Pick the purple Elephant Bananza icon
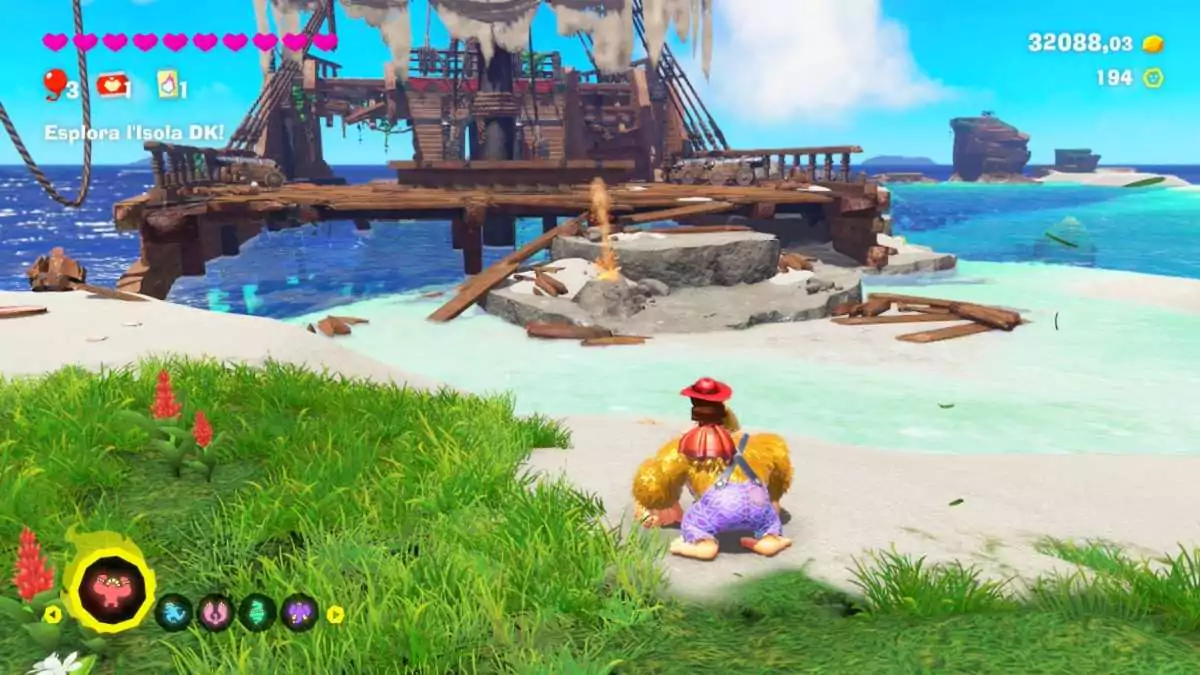 pyautogui.click(x=299, y=612)
